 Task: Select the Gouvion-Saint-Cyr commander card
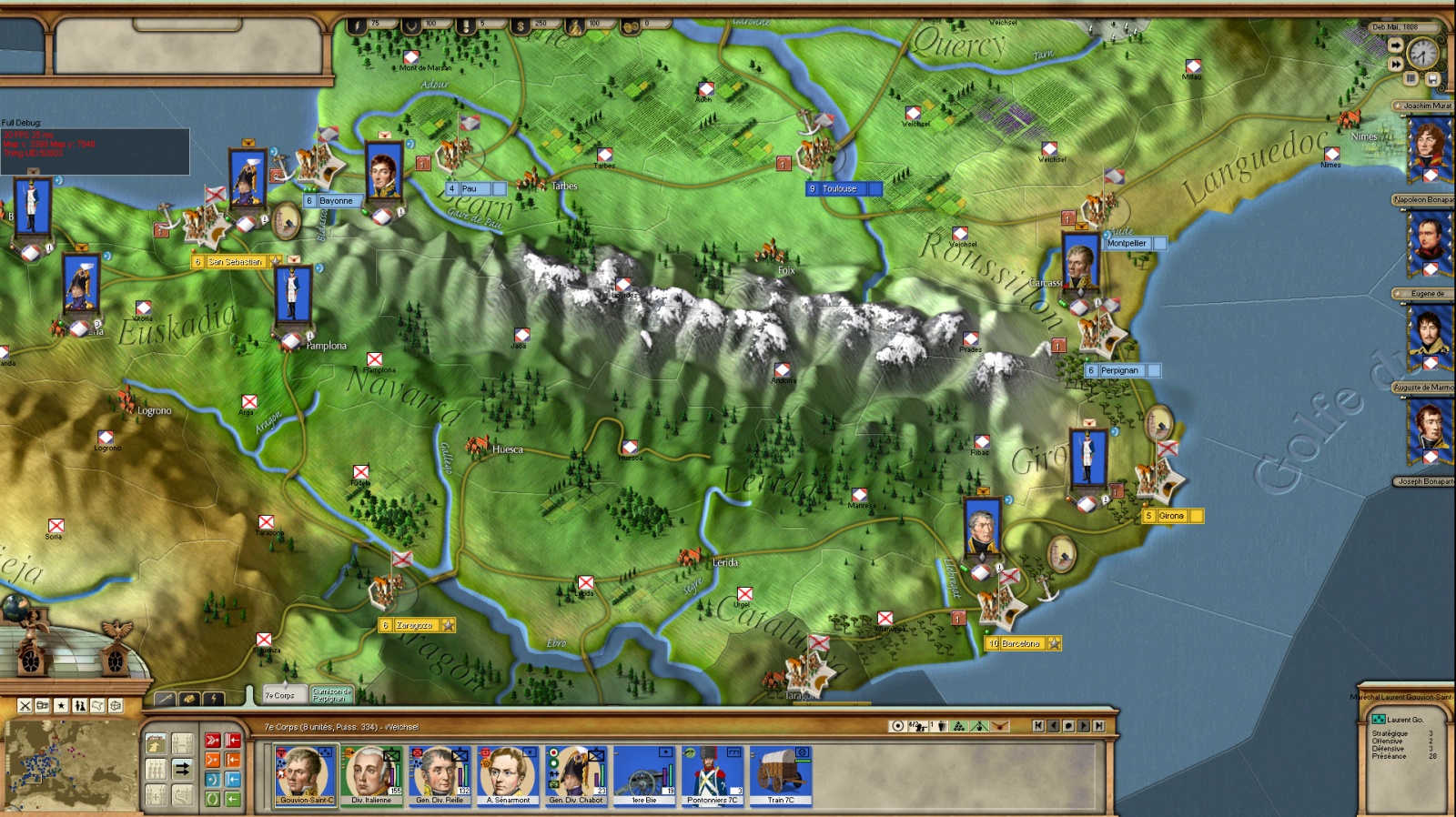click(306, 775)
